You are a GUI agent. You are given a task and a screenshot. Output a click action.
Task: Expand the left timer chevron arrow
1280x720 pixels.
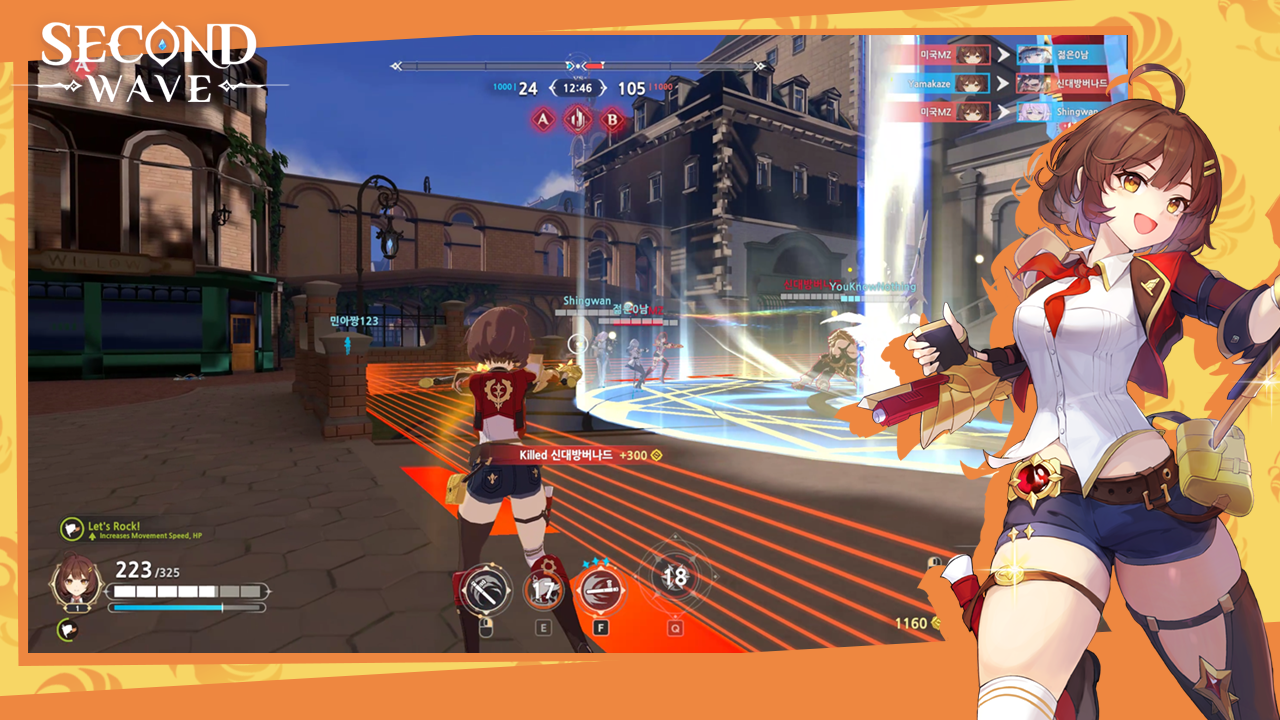click(553, 87)
